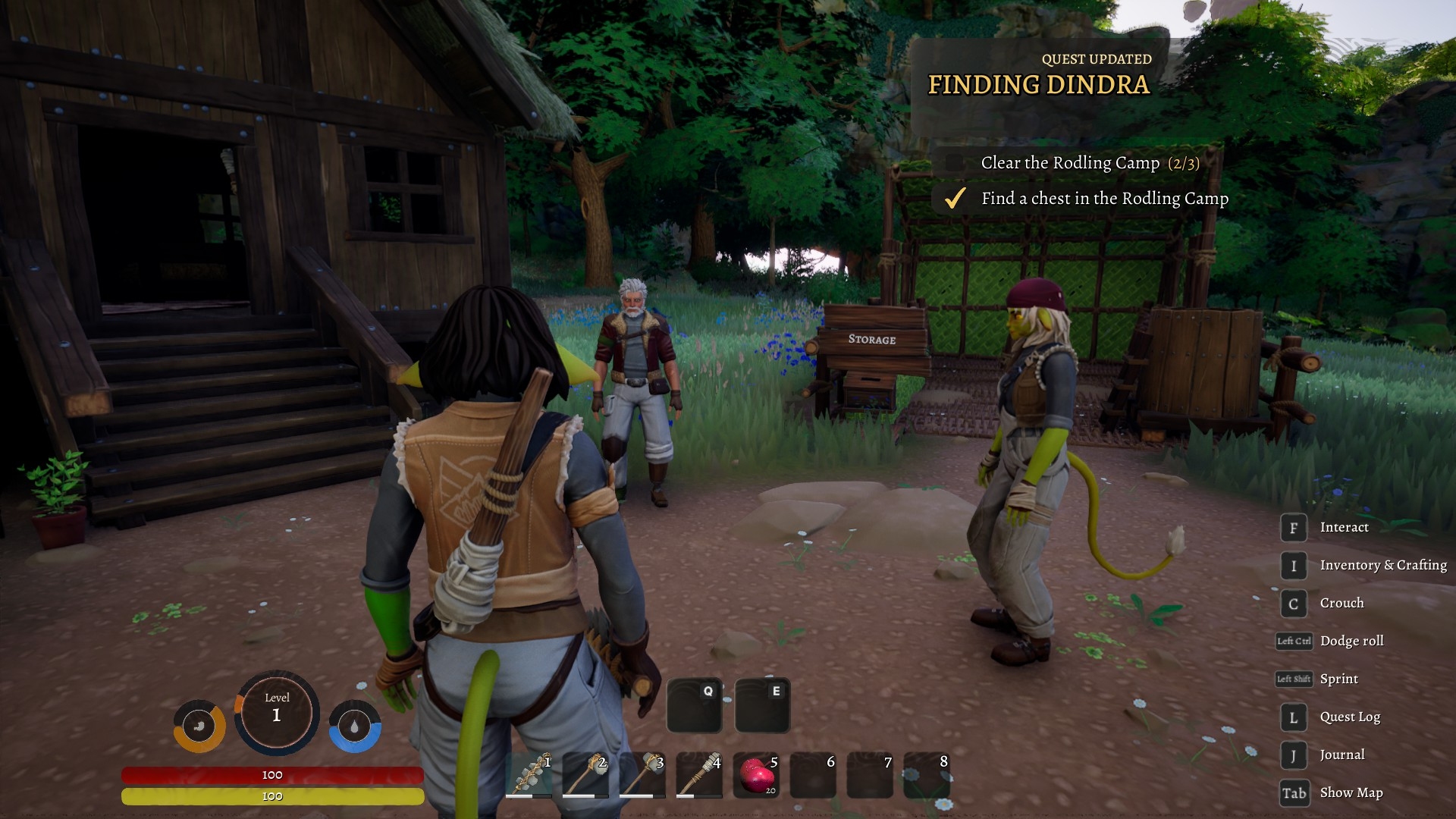The height and width of the screenshot is (819, 1456).
Task: Select the wrapped wooden club in slot 4
Action: [699, 774]
